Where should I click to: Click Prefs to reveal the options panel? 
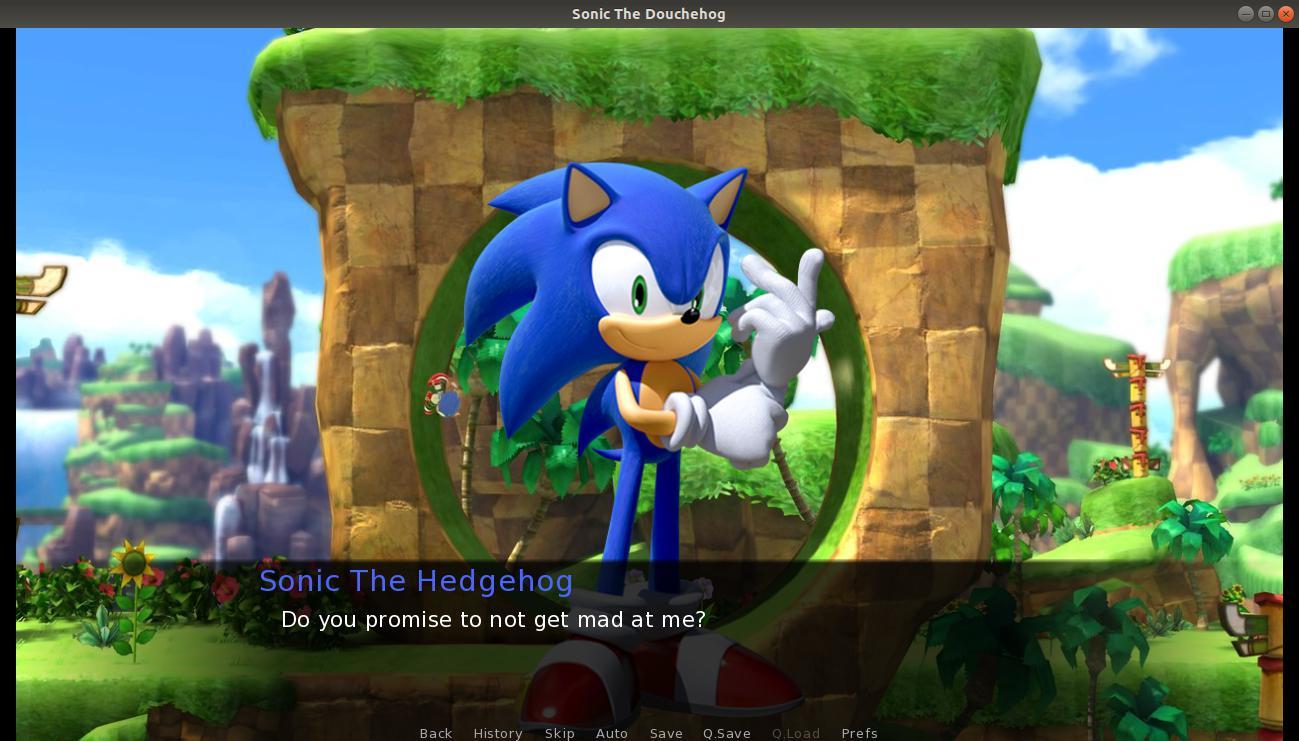(x=859, y=733)
